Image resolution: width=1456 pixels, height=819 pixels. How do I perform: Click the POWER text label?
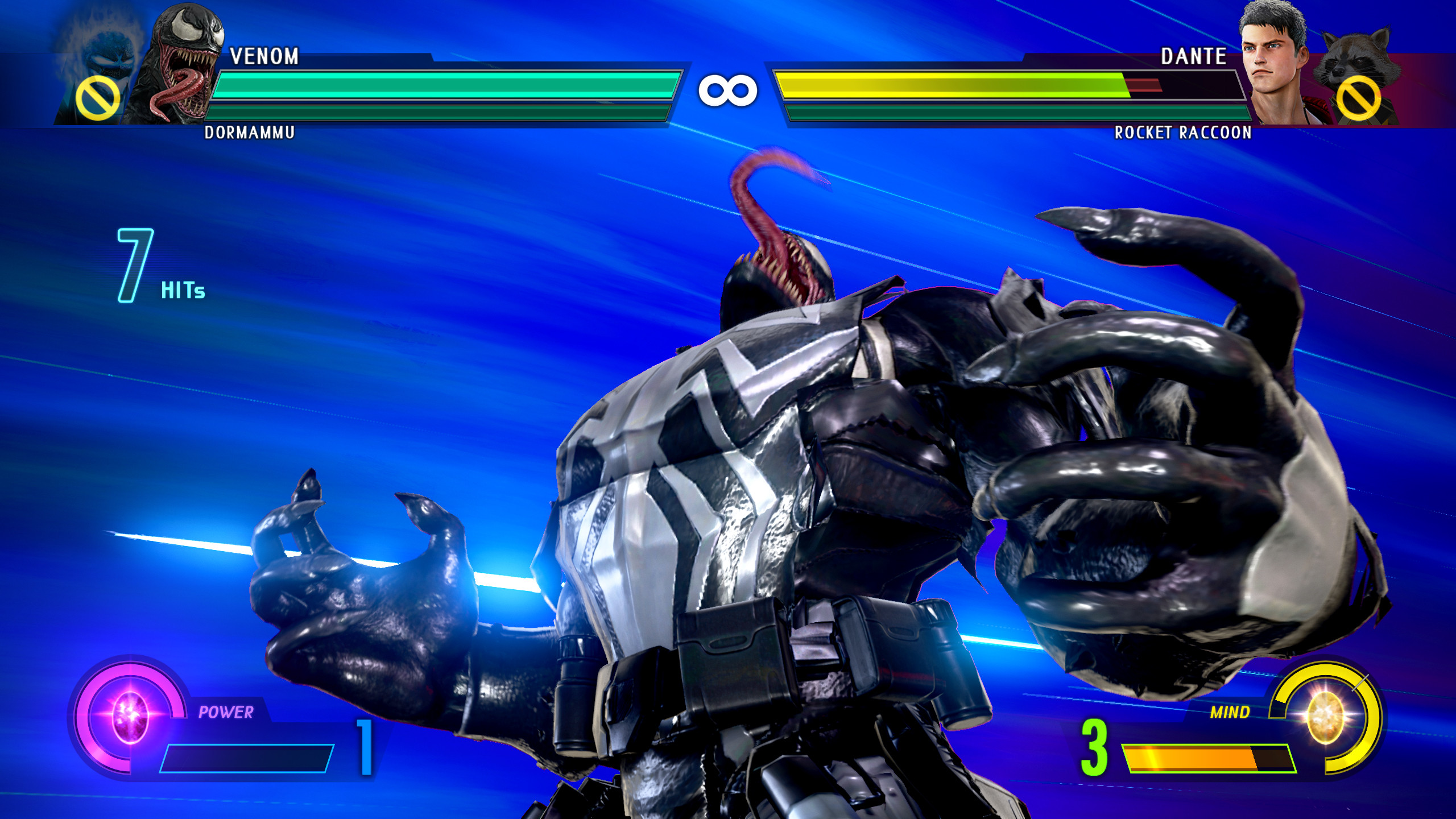tap(226, 710)
